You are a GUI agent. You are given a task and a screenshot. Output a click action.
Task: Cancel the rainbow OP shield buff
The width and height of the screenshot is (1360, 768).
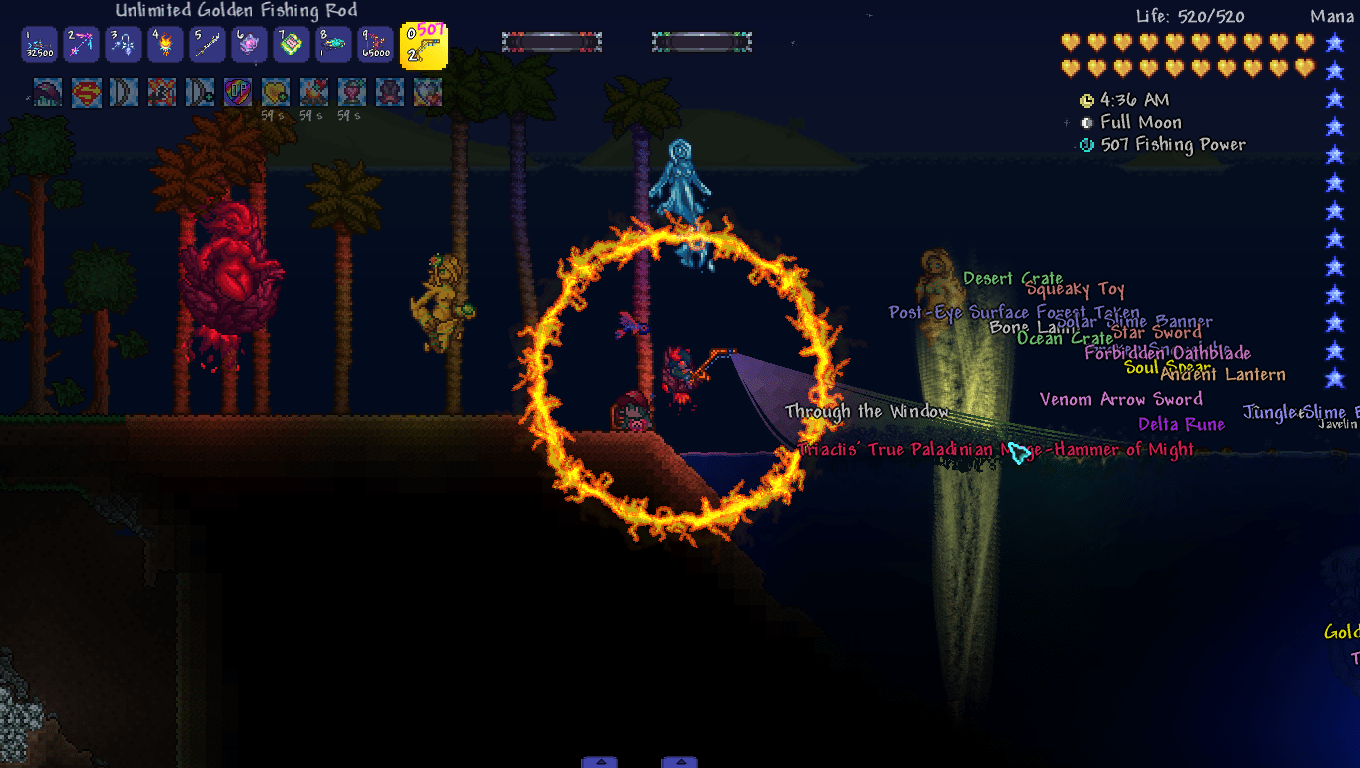(x=237, y=92)
